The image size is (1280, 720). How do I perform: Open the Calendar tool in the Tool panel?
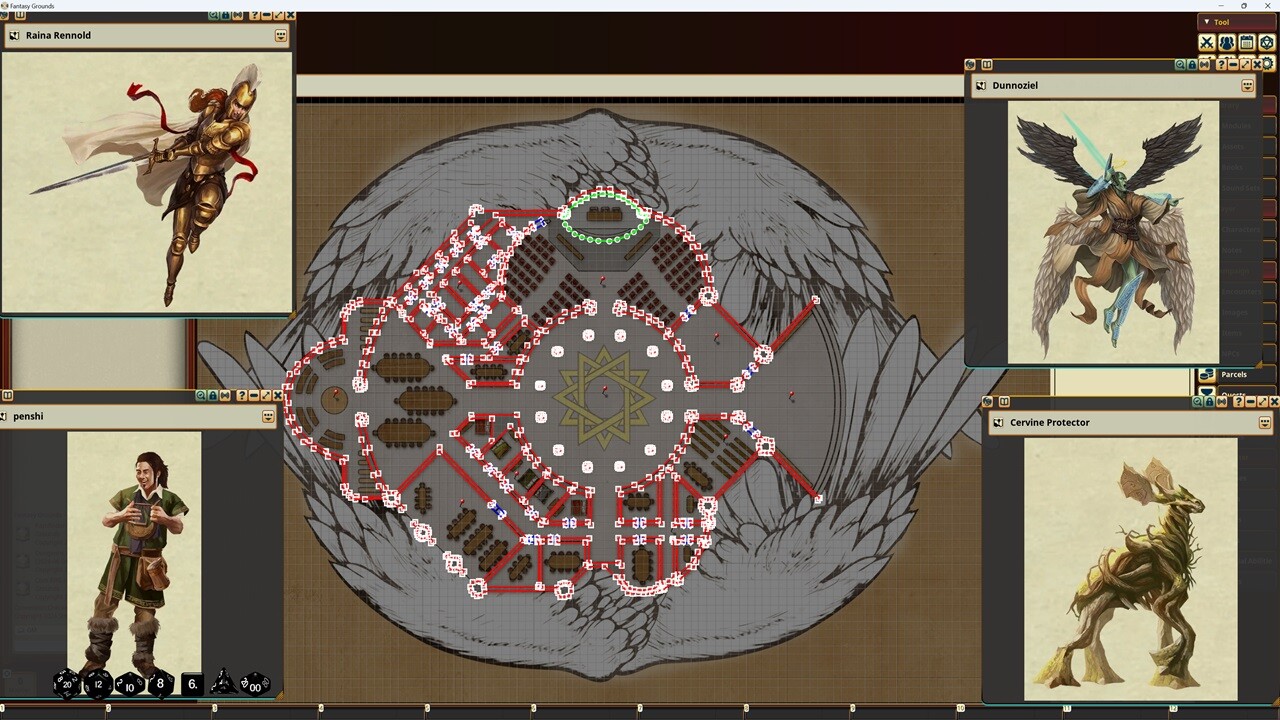tap(1246, 42)
